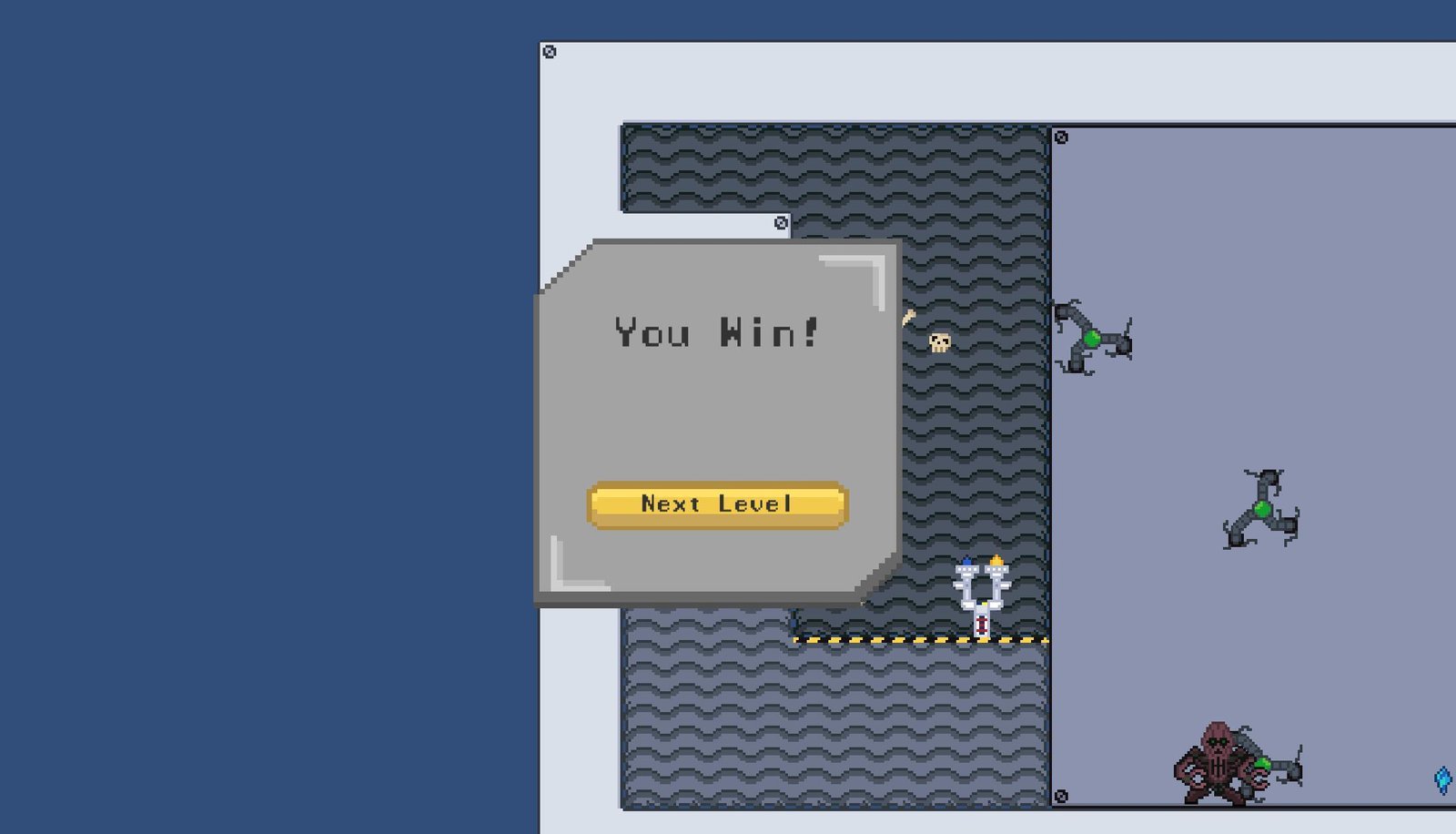Image resolution: width=1456 pixels, height=834 pixels.
Task: Click the Next Level button
Action: (x=718, y=503)
